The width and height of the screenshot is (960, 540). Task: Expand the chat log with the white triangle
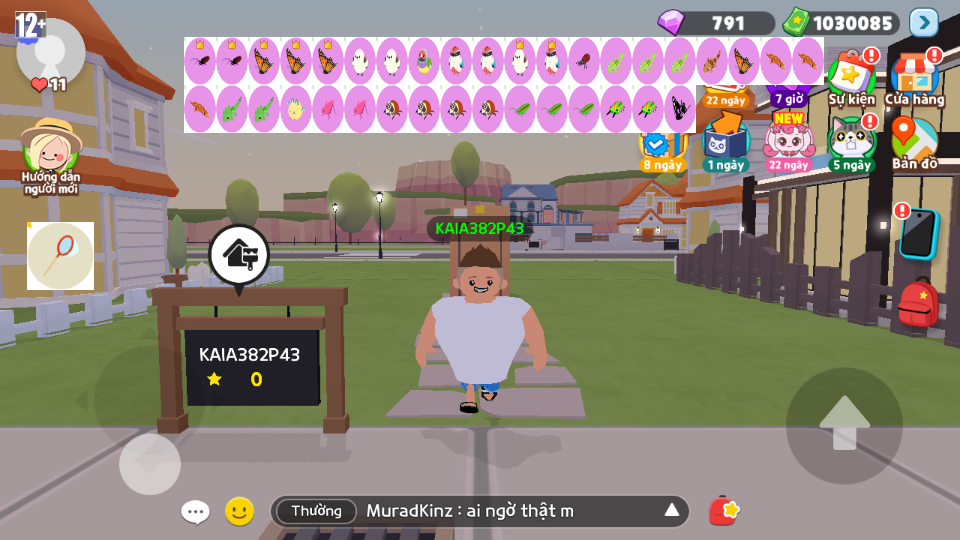click(x=672, y=511)
